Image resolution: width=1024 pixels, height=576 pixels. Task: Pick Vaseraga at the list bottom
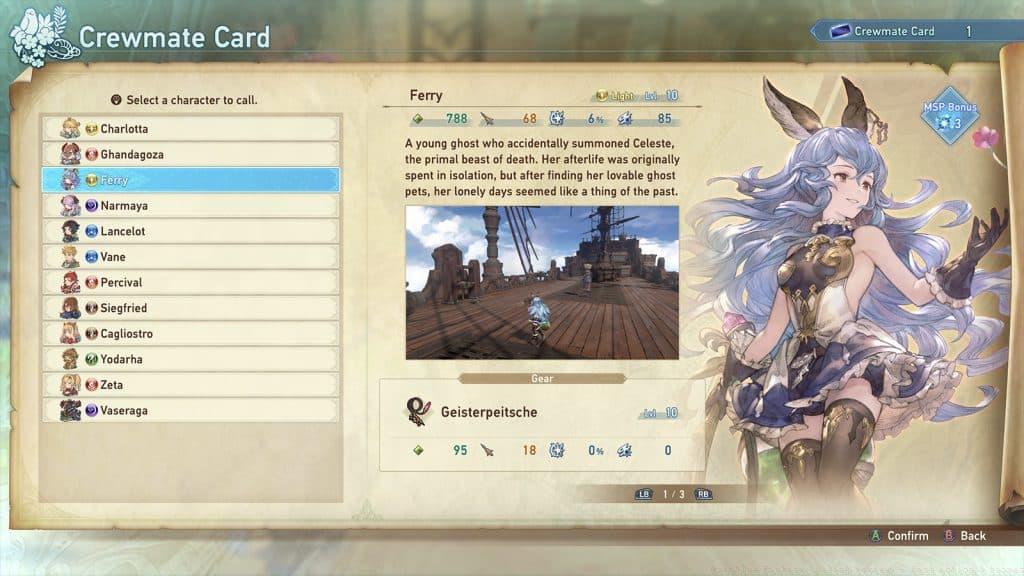[x=190, y=410]
